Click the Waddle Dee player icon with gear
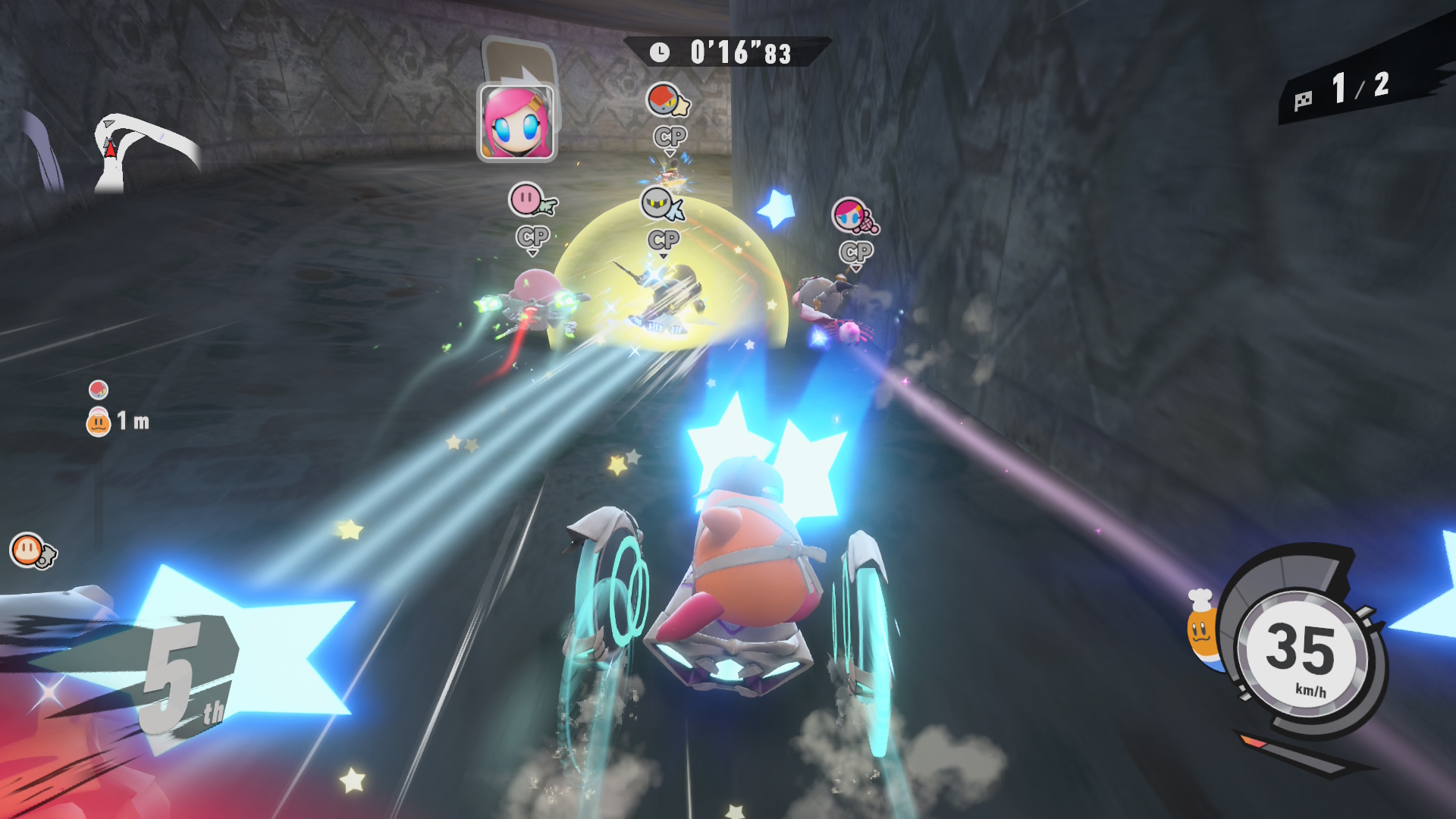The width and height of the screenshot is (1456, 819). click(x=32, y=551)
